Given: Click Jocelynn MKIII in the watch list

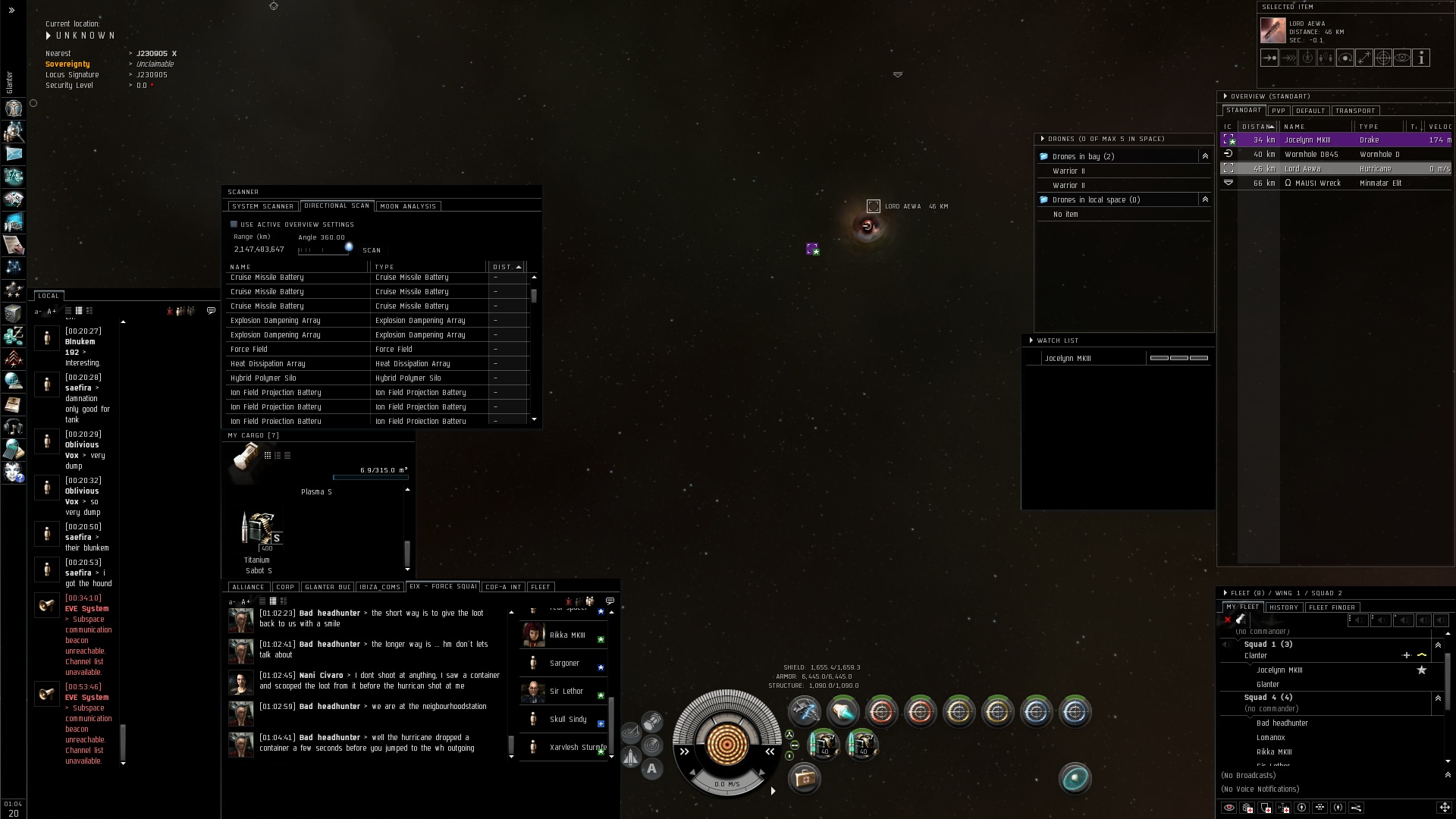Looking at the screenshot, I should pyautogui.click(x=1068, y=359).
